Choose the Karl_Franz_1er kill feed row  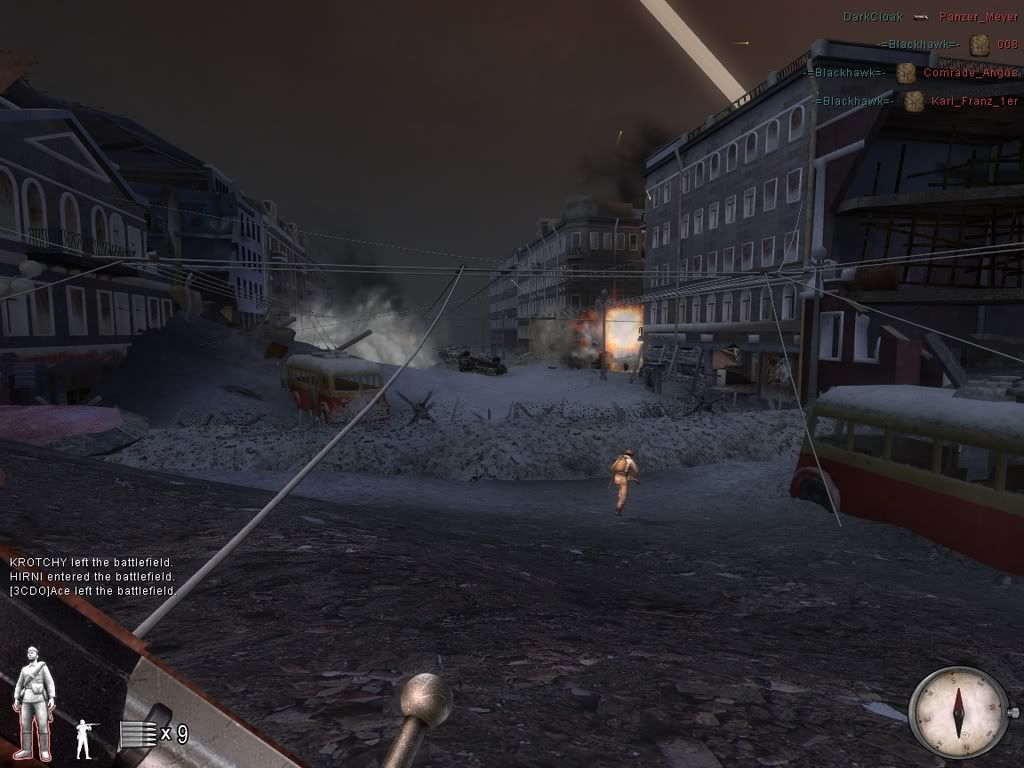point(917,101)
